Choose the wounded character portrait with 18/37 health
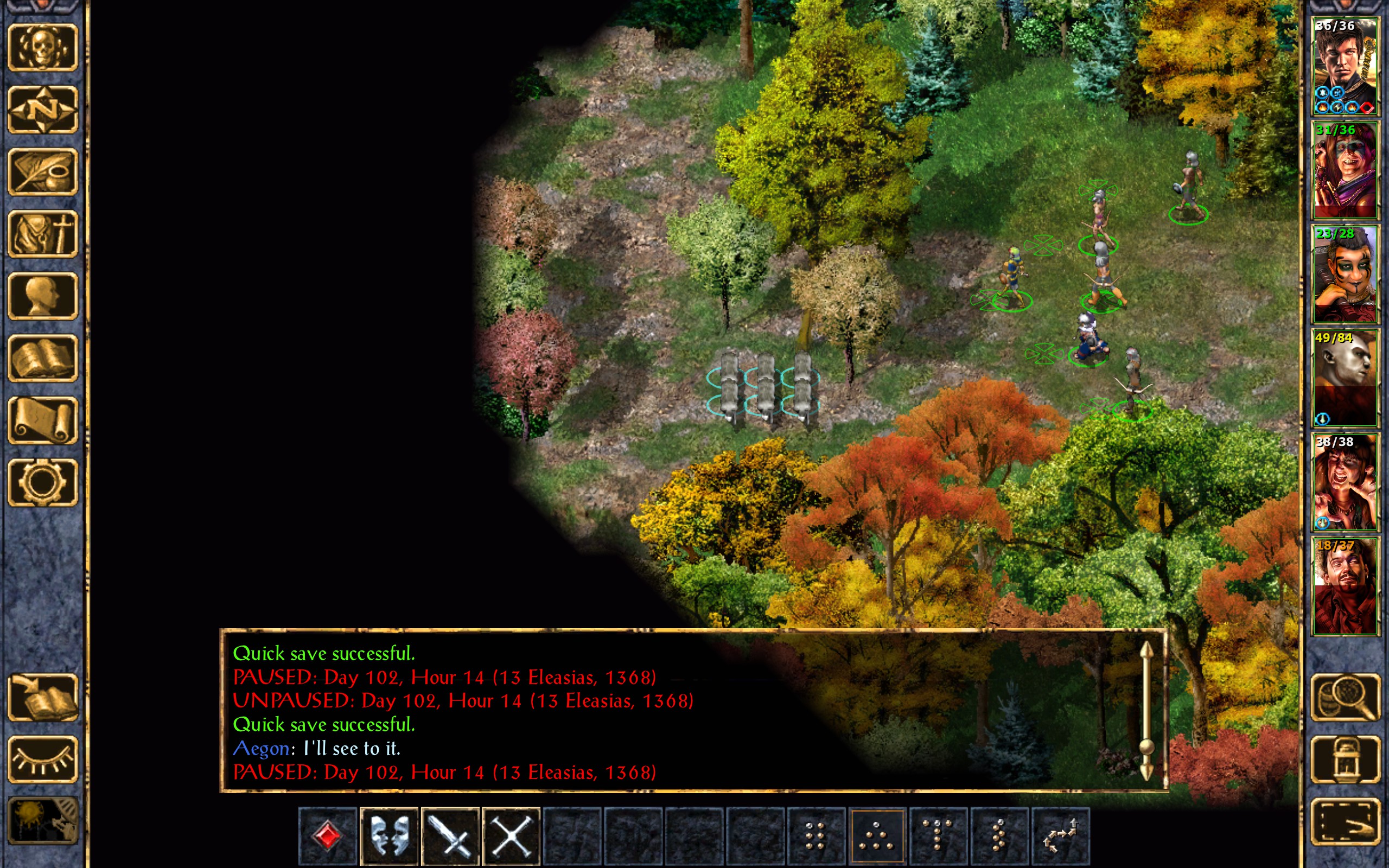Viewport: 1389px width, 868px height. tap(1345, 586)
